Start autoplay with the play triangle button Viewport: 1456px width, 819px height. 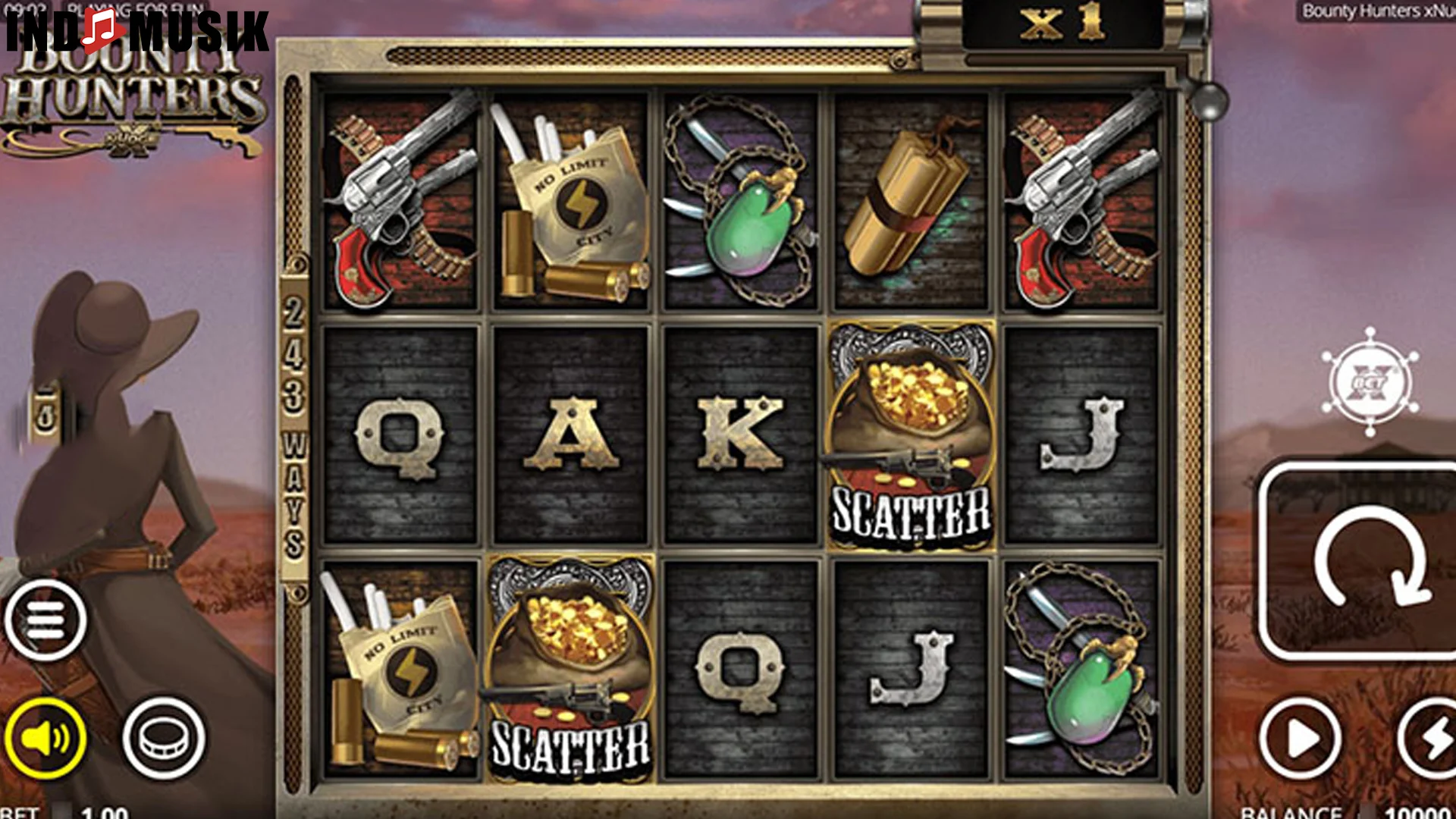(x=1300, y=737)
